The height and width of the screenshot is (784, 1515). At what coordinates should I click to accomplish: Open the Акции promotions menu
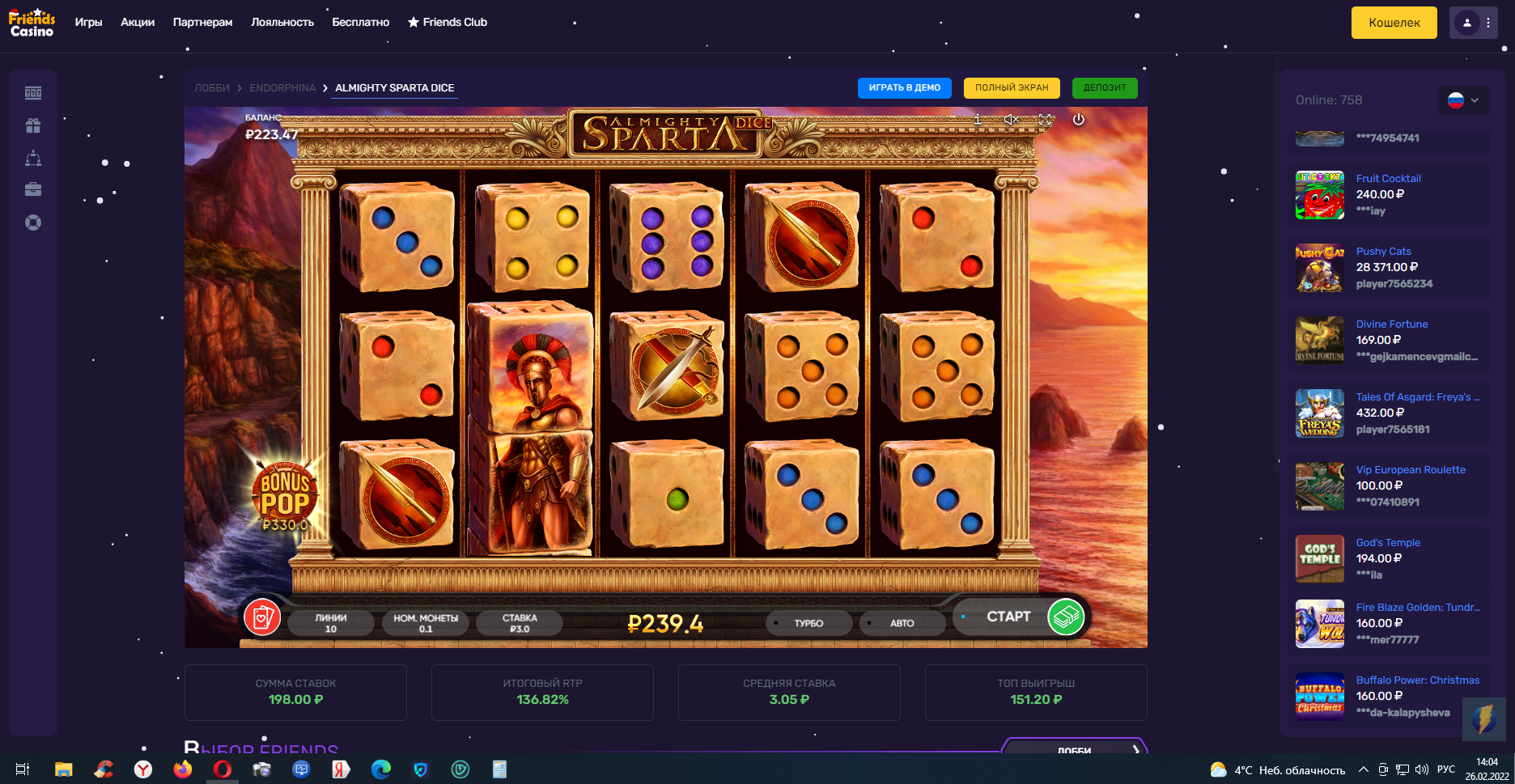[x=138, y=23]
